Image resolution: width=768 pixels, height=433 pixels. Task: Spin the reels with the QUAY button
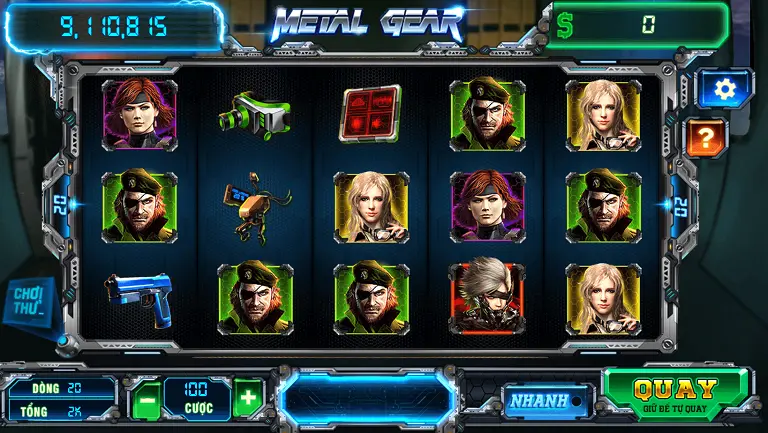(676, 393)
